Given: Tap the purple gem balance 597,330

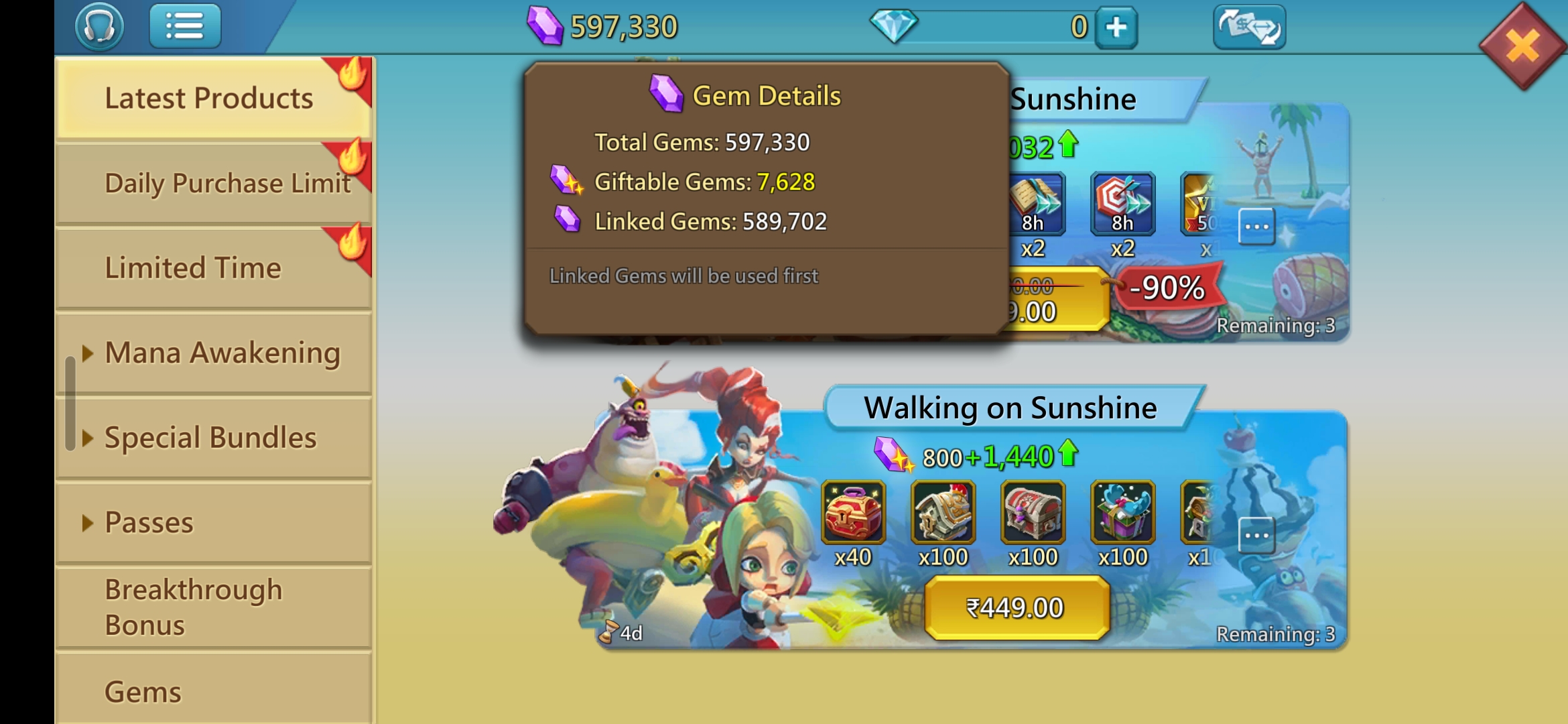Looking at the screenshot, I should click(603, 27).
